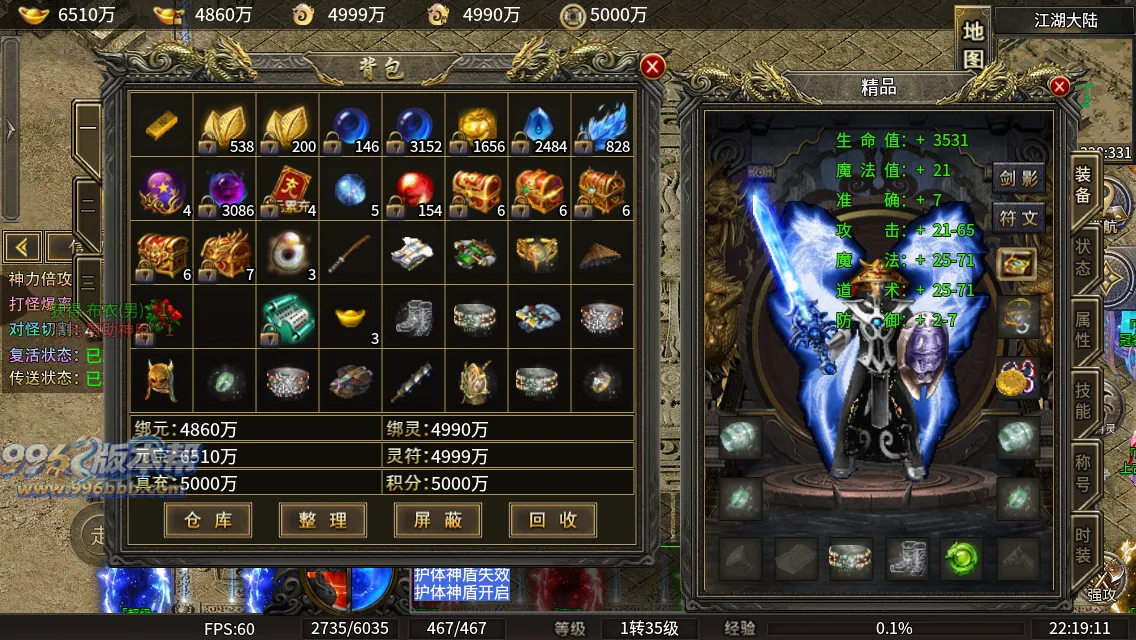Image resolution: width=1136 pixels, height=640 pixels.
Task: Close the backpack window
Action: point(652,67)
